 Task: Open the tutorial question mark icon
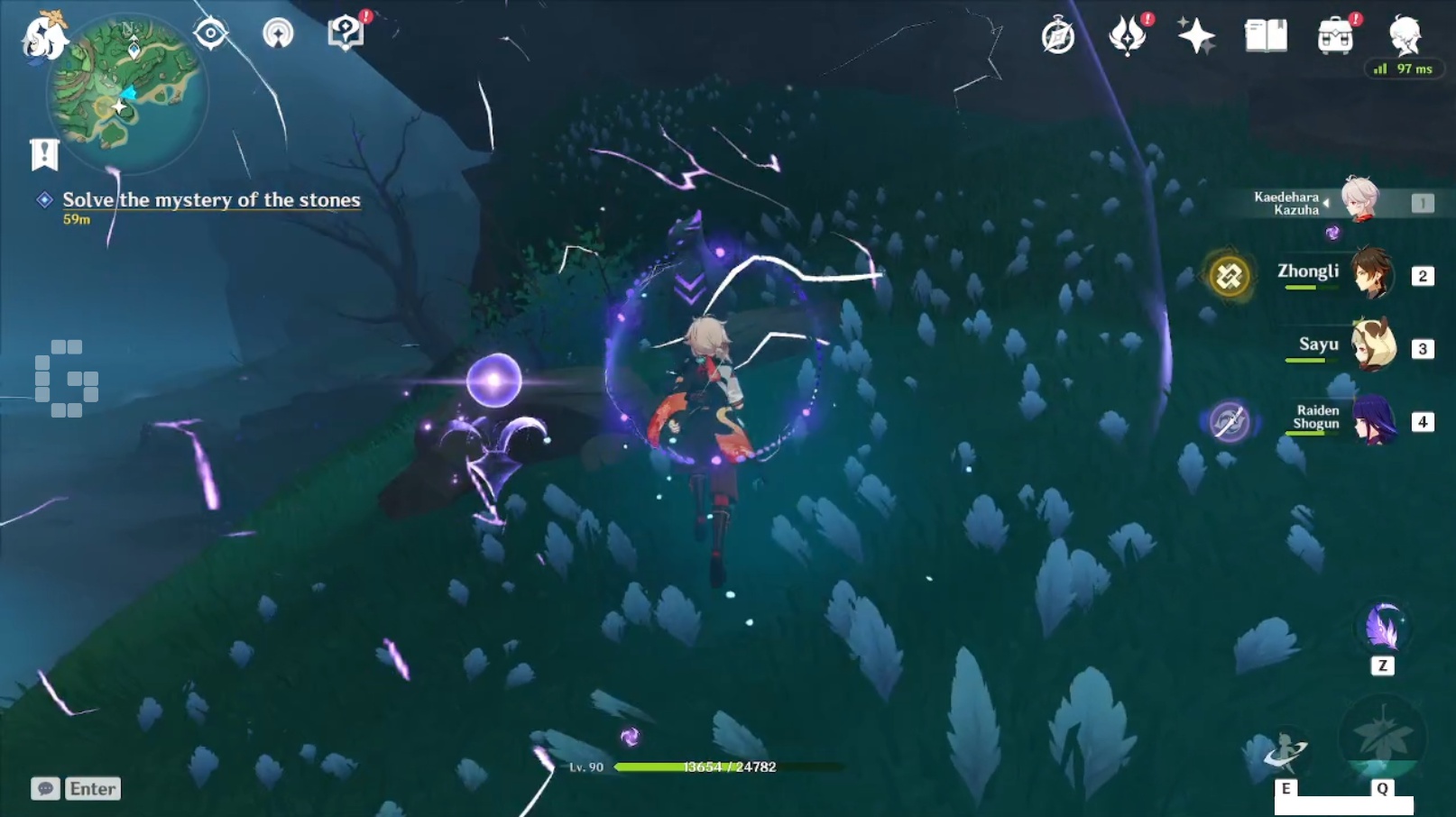pos(345,33)
